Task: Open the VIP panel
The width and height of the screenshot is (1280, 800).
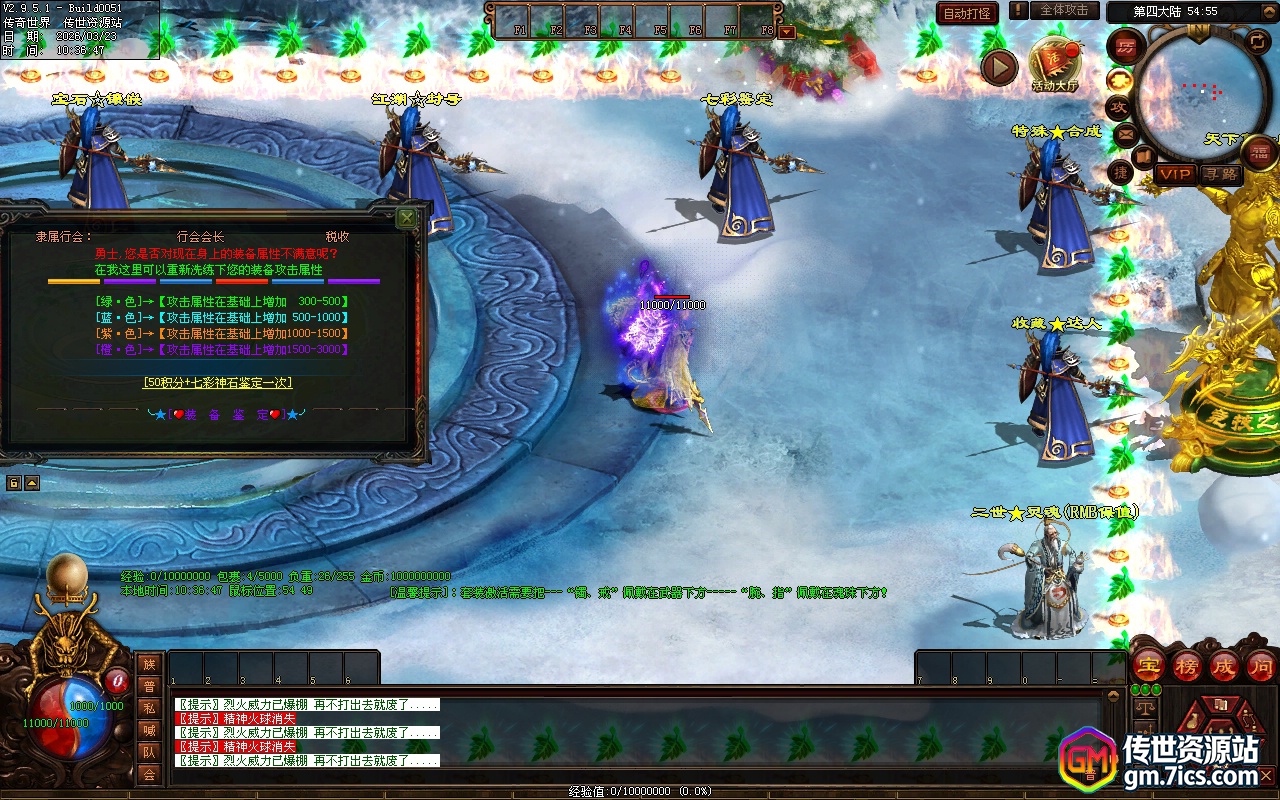Action: click(x=1175, y=174)
